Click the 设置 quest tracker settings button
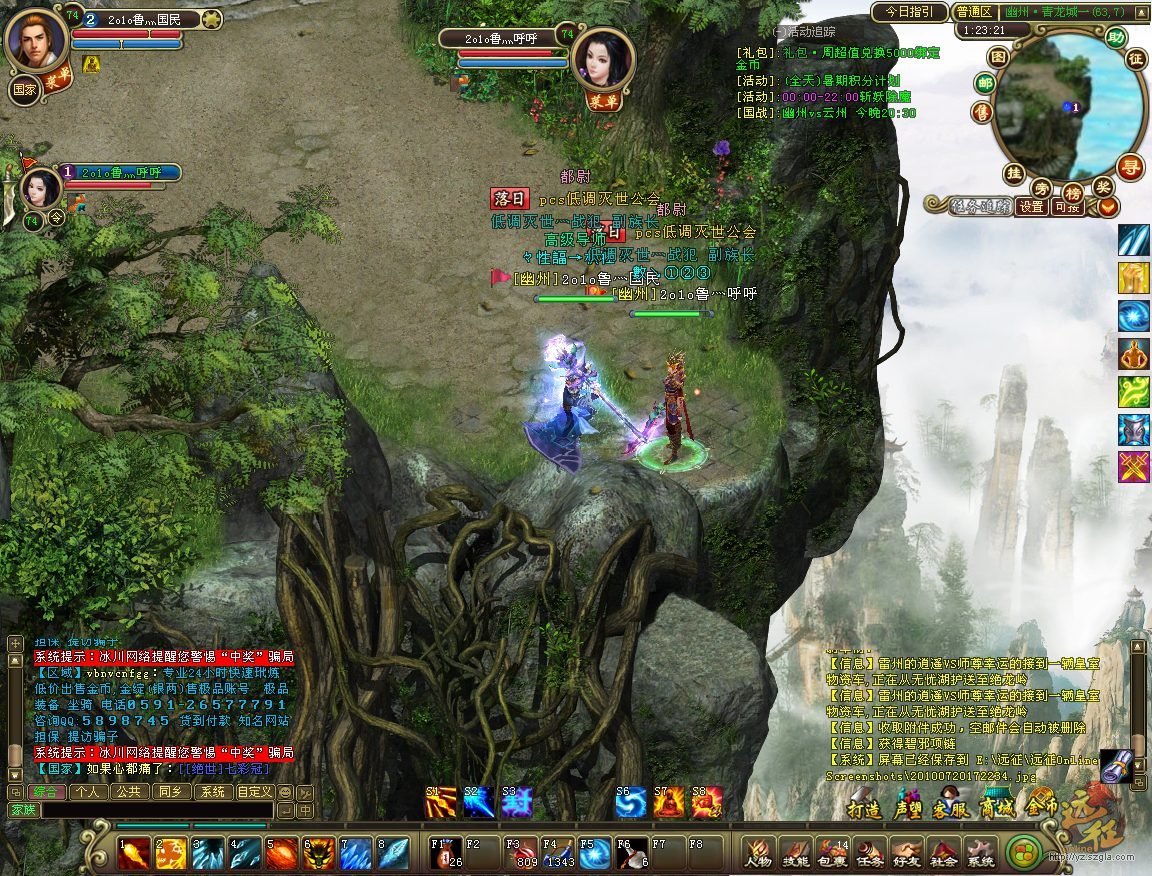The image size is (1152, 876). click(x=1031, y=207)
